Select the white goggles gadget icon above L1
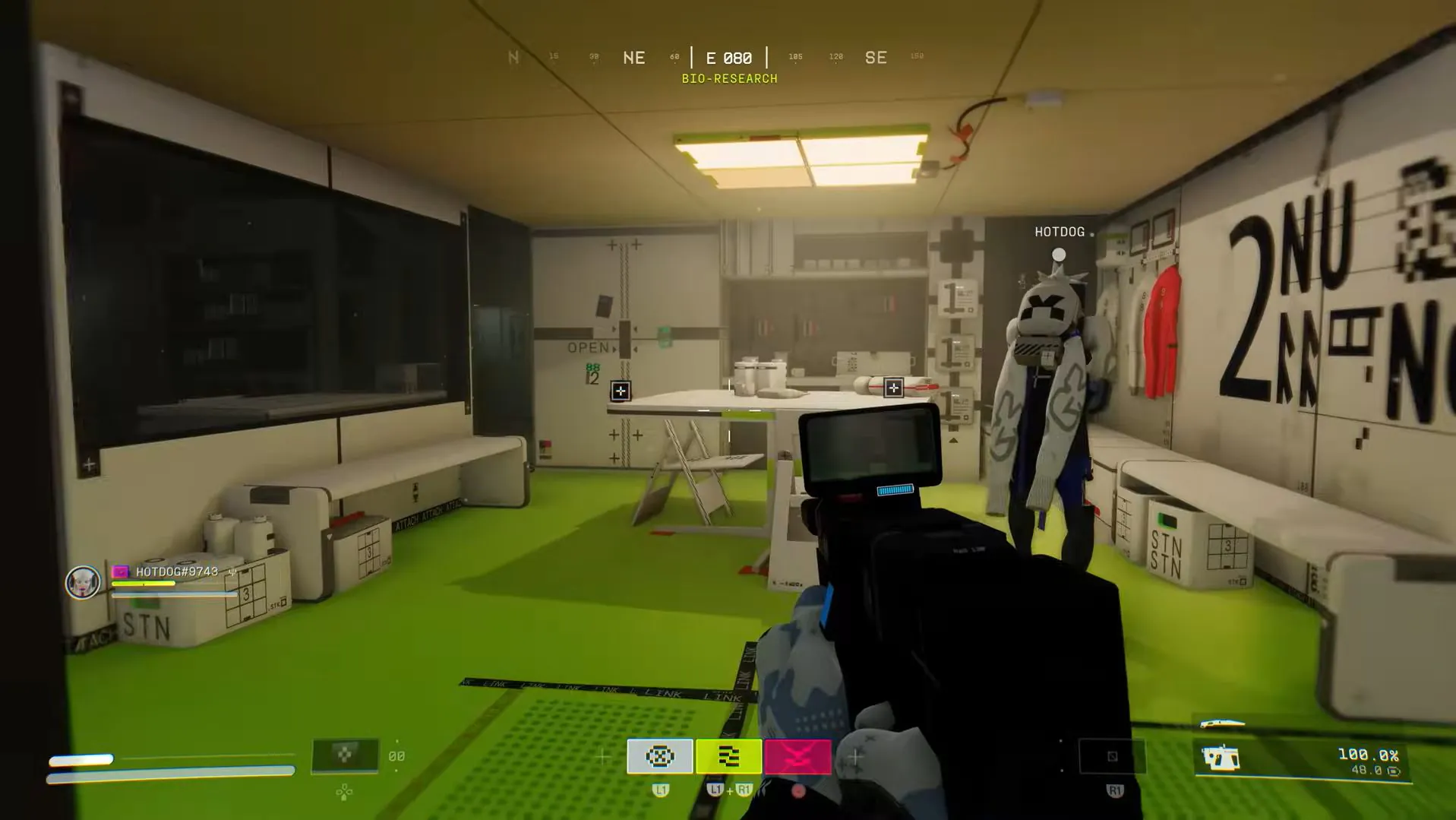This screenshot has width=1456, height=820. 659,756
